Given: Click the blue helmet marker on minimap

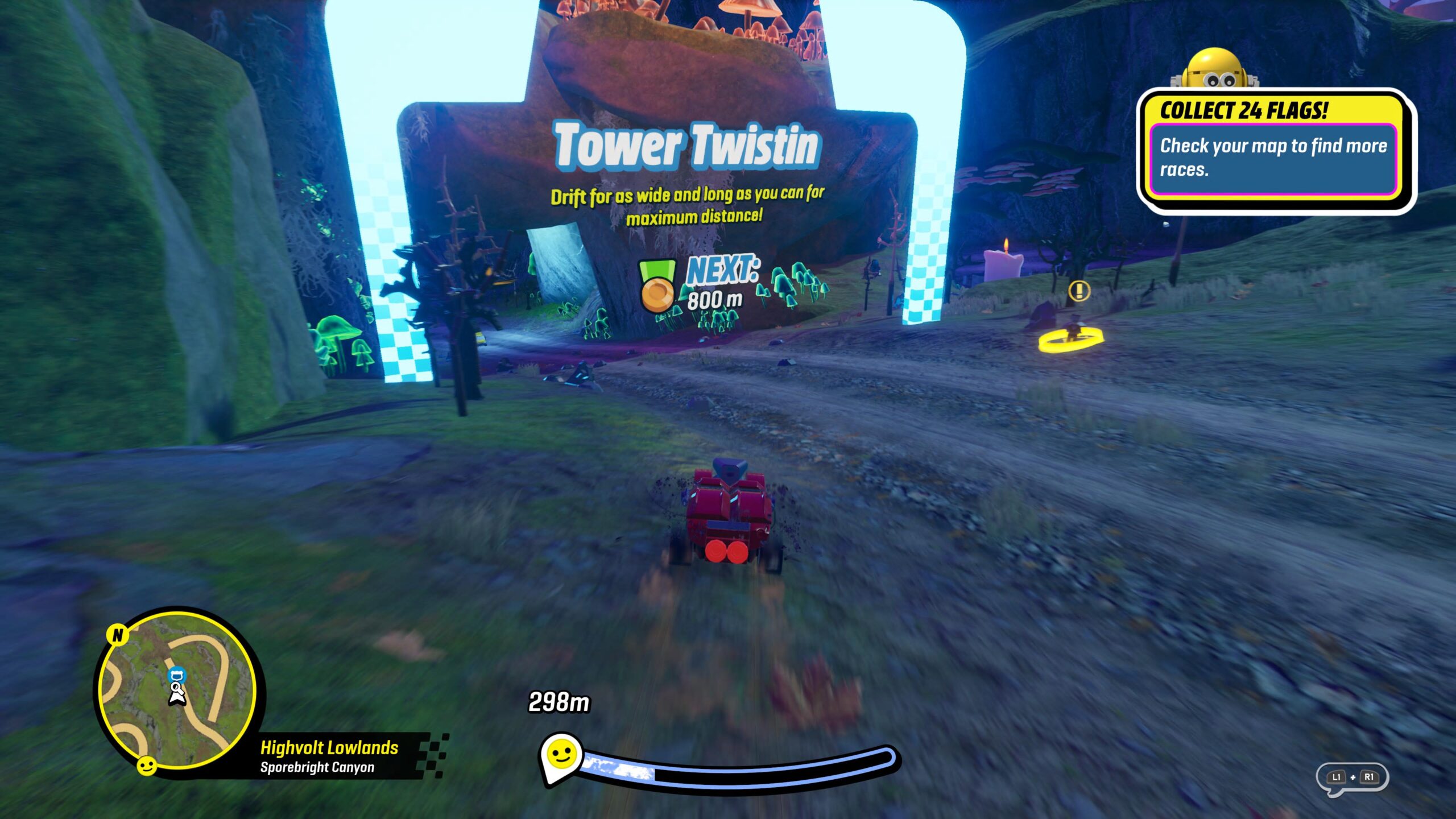Looking at the screenshot, I should click(177, 676).
